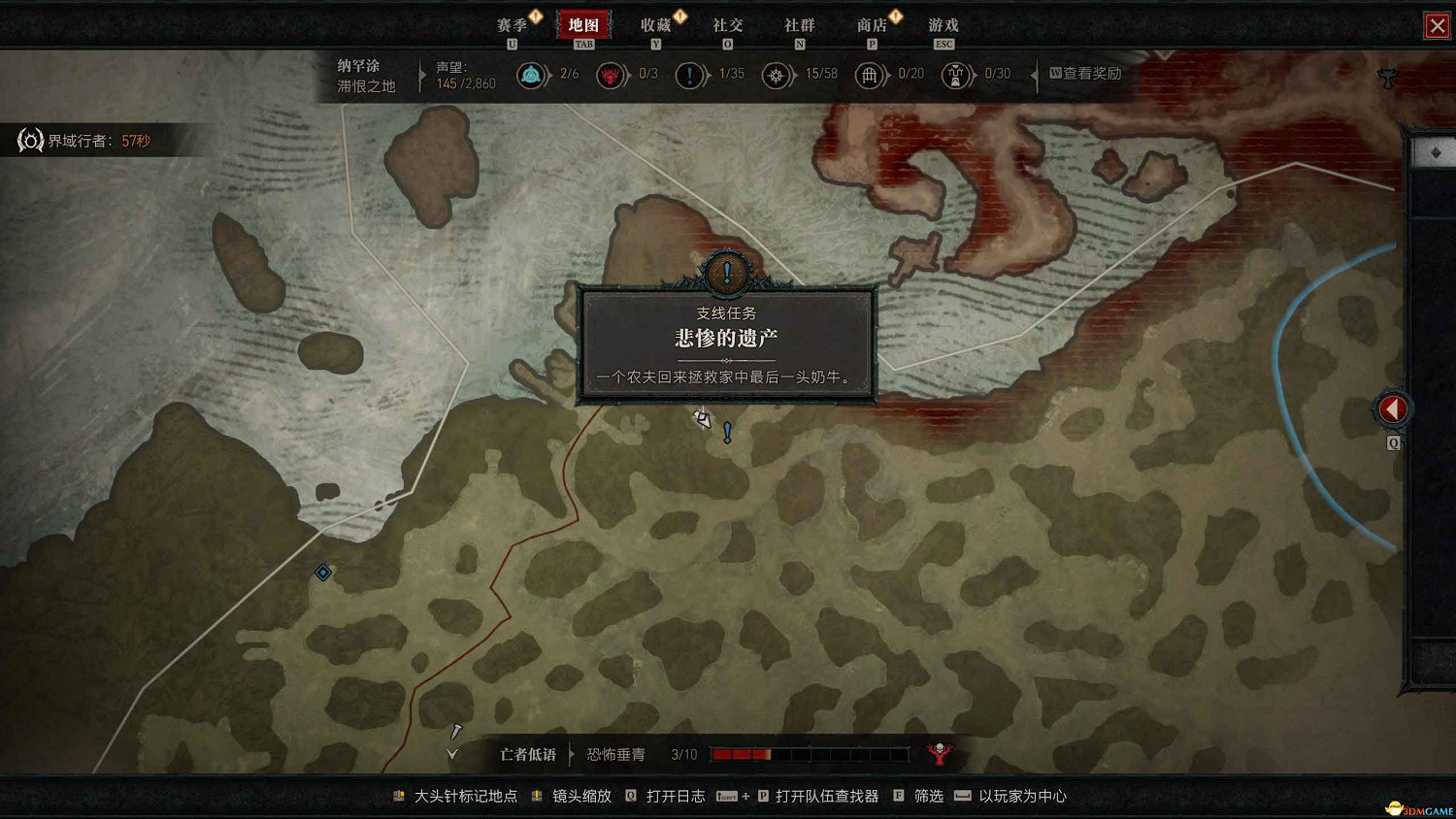
Task: Toggle the minimap panel with the side arrow
Action: click(1392, 409)
